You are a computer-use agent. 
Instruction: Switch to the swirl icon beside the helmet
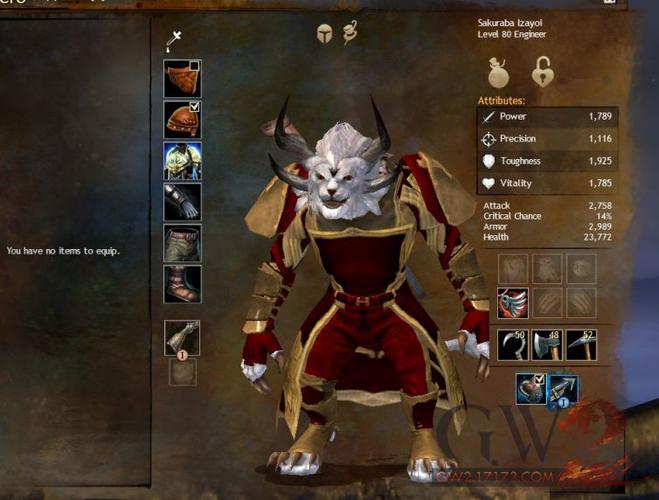click(351, 33)
